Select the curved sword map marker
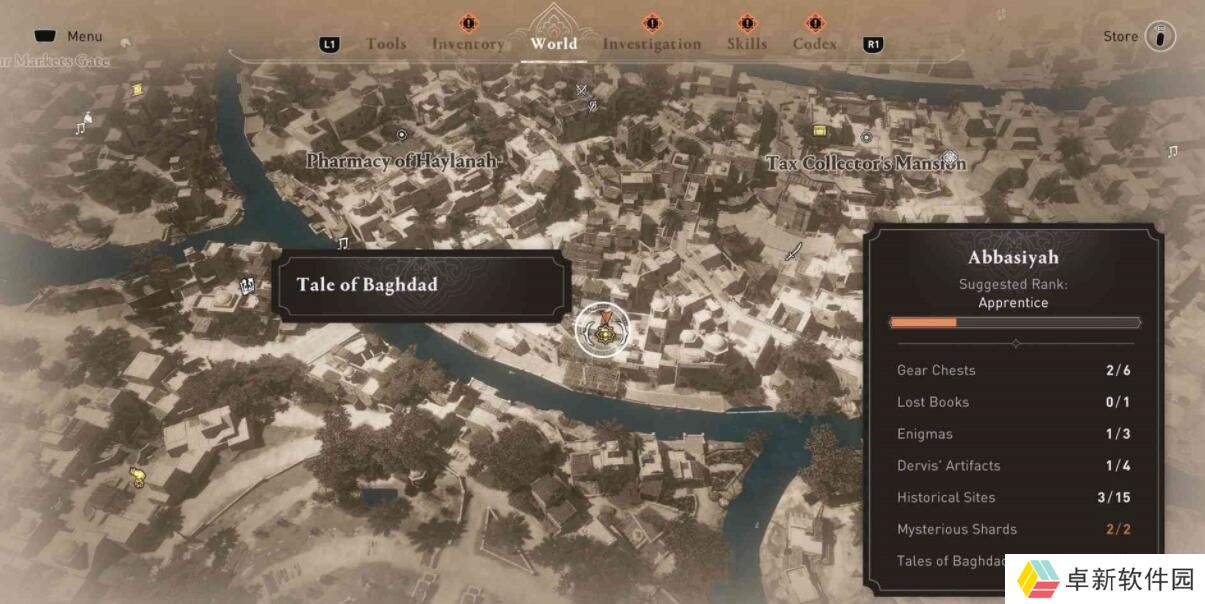The image size is (1205, 604). (793, 251)
